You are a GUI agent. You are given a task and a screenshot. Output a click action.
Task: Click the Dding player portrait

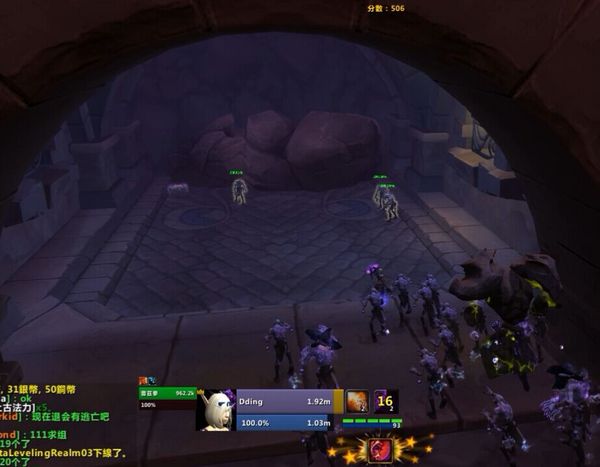click(x=215, y=410)
